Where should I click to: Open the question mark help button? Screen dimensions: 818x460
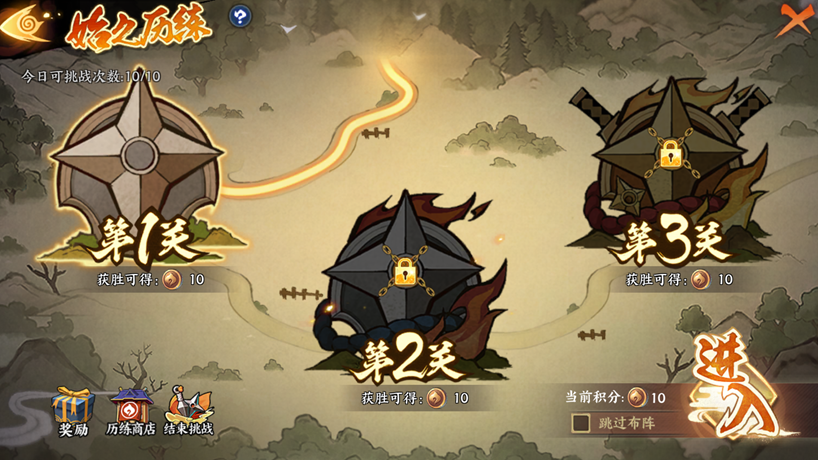click(x=240, y=16)
